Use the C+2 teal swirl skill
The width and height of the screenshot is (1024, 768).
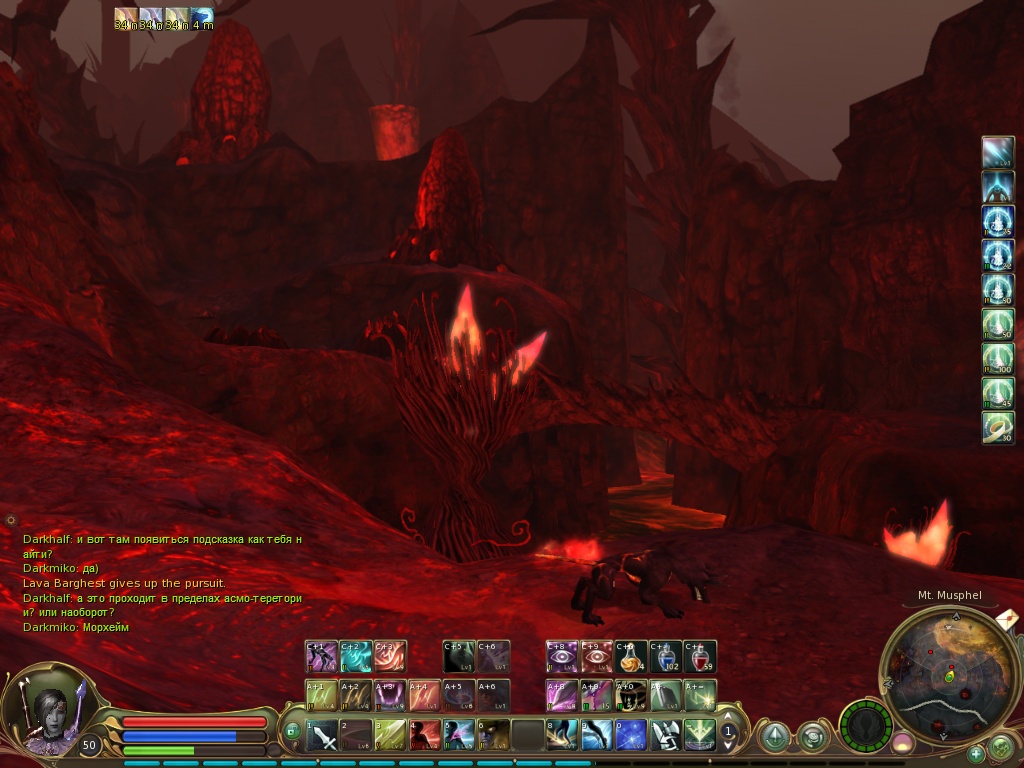355,657
